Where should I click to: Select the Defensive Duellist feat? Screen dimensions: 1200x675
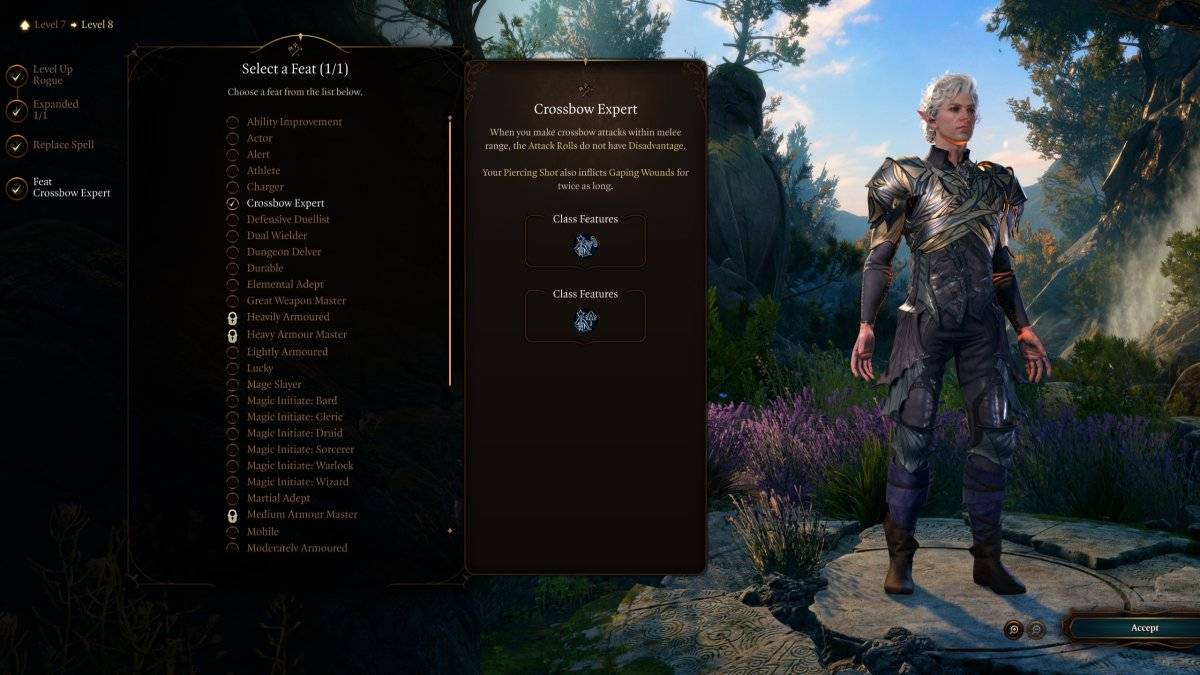[x=288, y=219]
